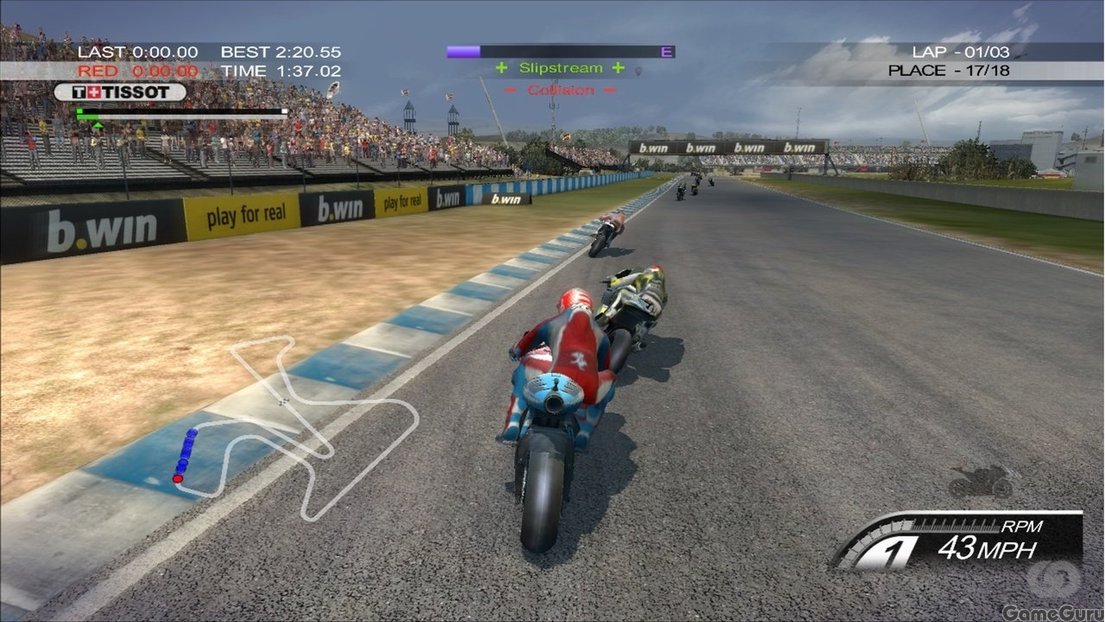This screenshot has width=1105, height=622.
Task: Click the red Collision penalty indicator
Action: coord(560,90)
